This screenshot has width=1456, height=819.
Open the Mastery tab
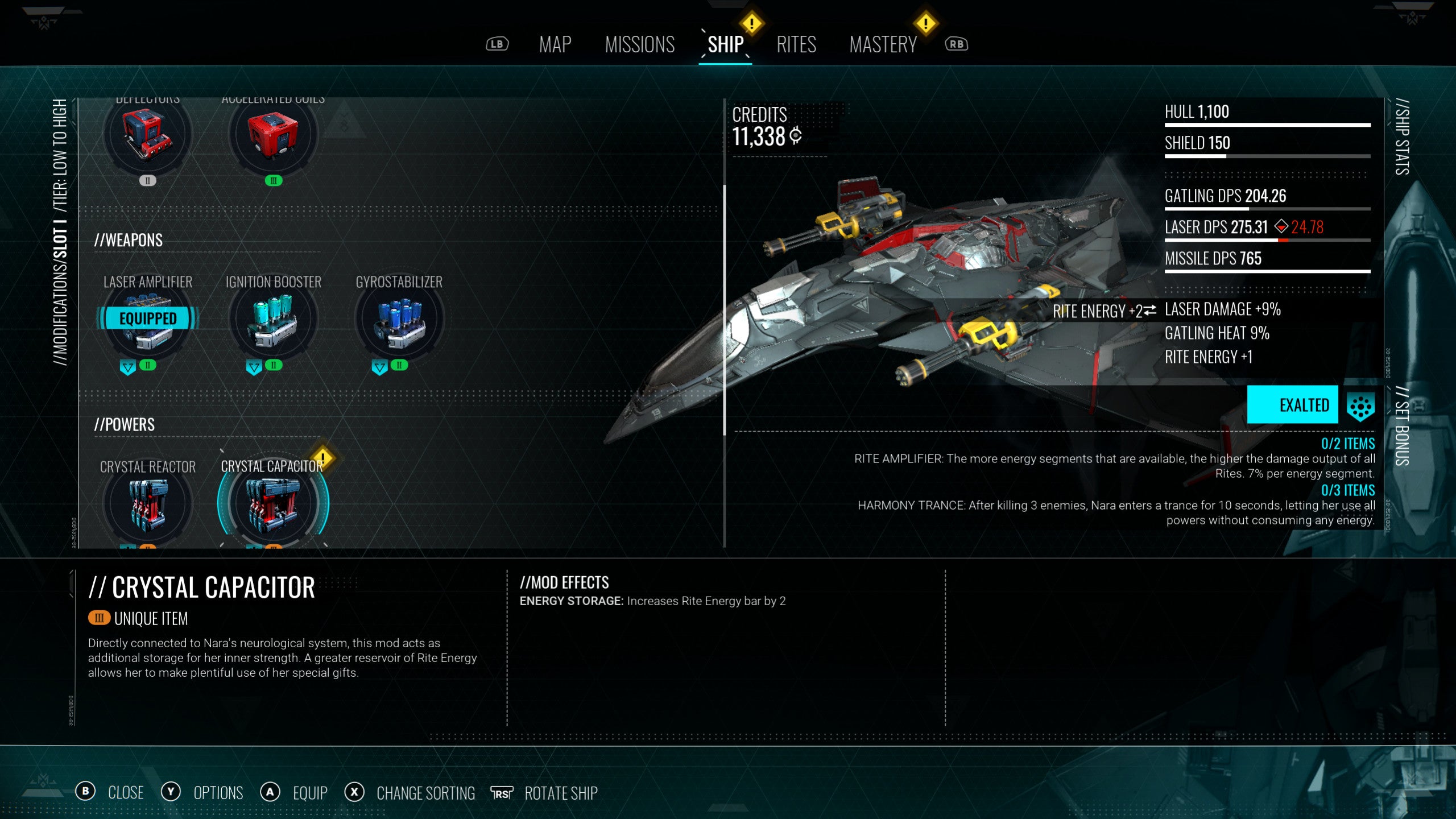(x=883, y=44)
